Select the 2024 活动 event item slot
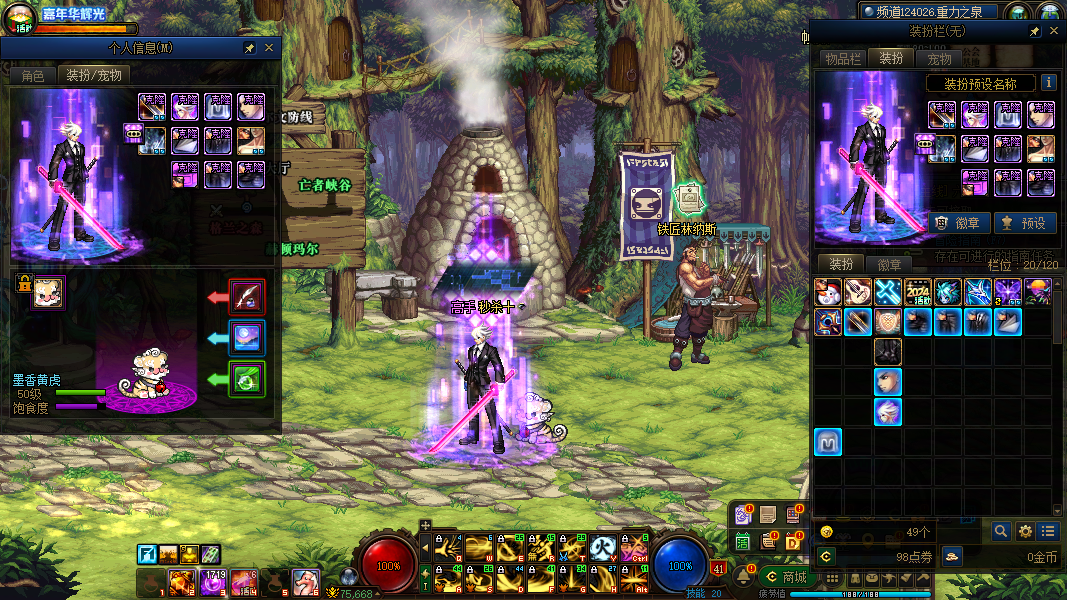The height and width of the screenshot is (600, 1067). tap(918, 291)
